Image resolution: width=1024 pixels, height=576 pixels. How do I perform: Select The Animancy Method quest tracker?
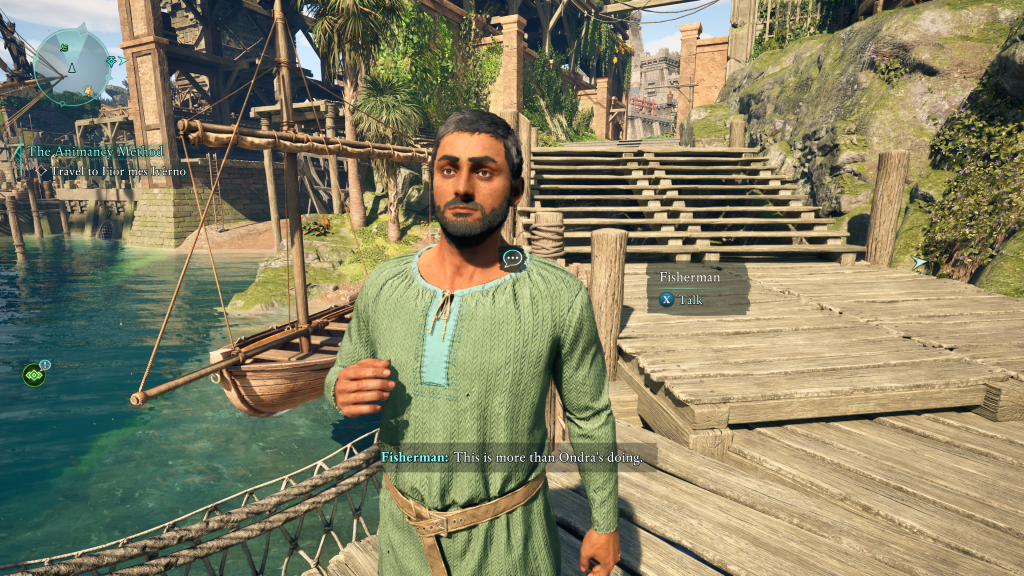pos(95,151)
